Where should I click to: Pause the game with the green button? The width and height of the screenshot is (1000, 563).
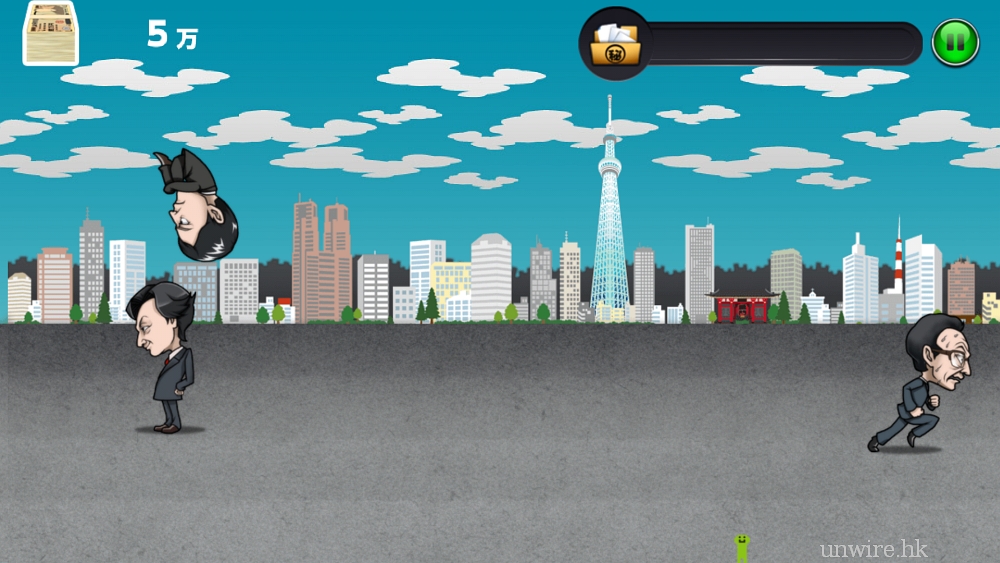[x=955, y=43]
